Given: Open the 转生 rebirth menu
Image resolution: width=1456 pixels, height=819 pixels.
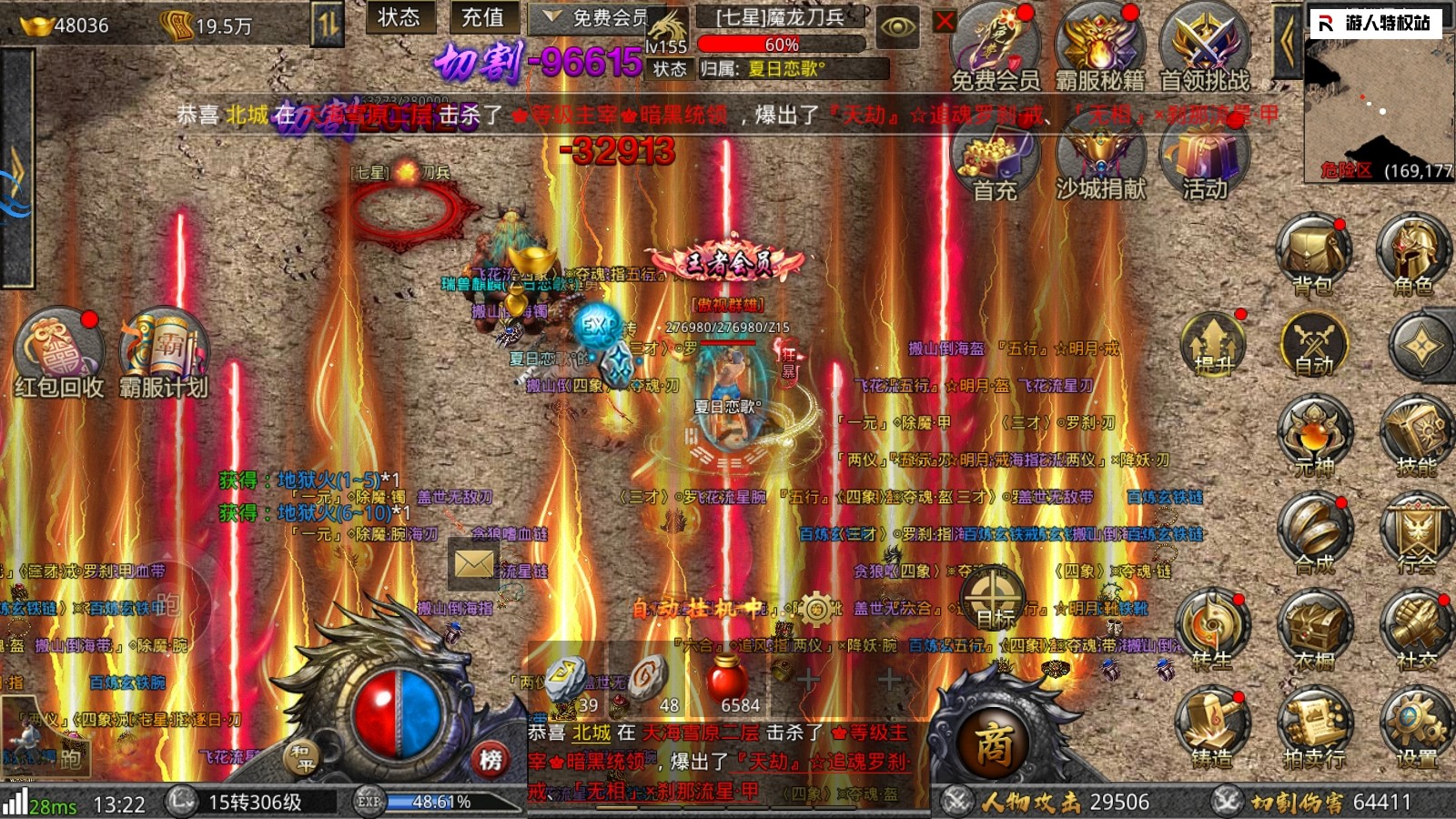Looking at the screenshot, I should [1212, 628].
